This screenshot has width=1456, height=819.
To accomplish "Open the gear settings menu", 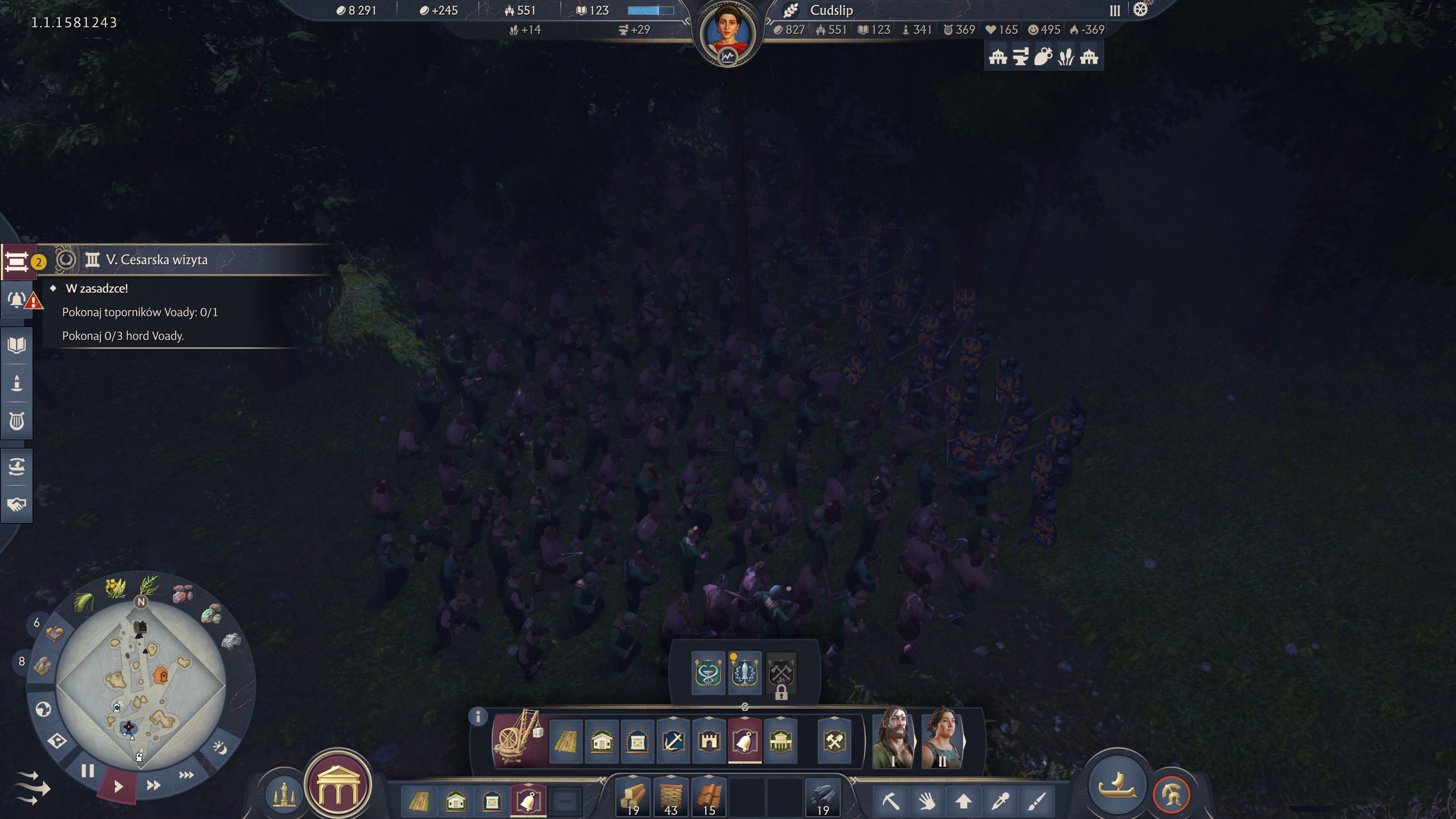I will pos(1140,9).
